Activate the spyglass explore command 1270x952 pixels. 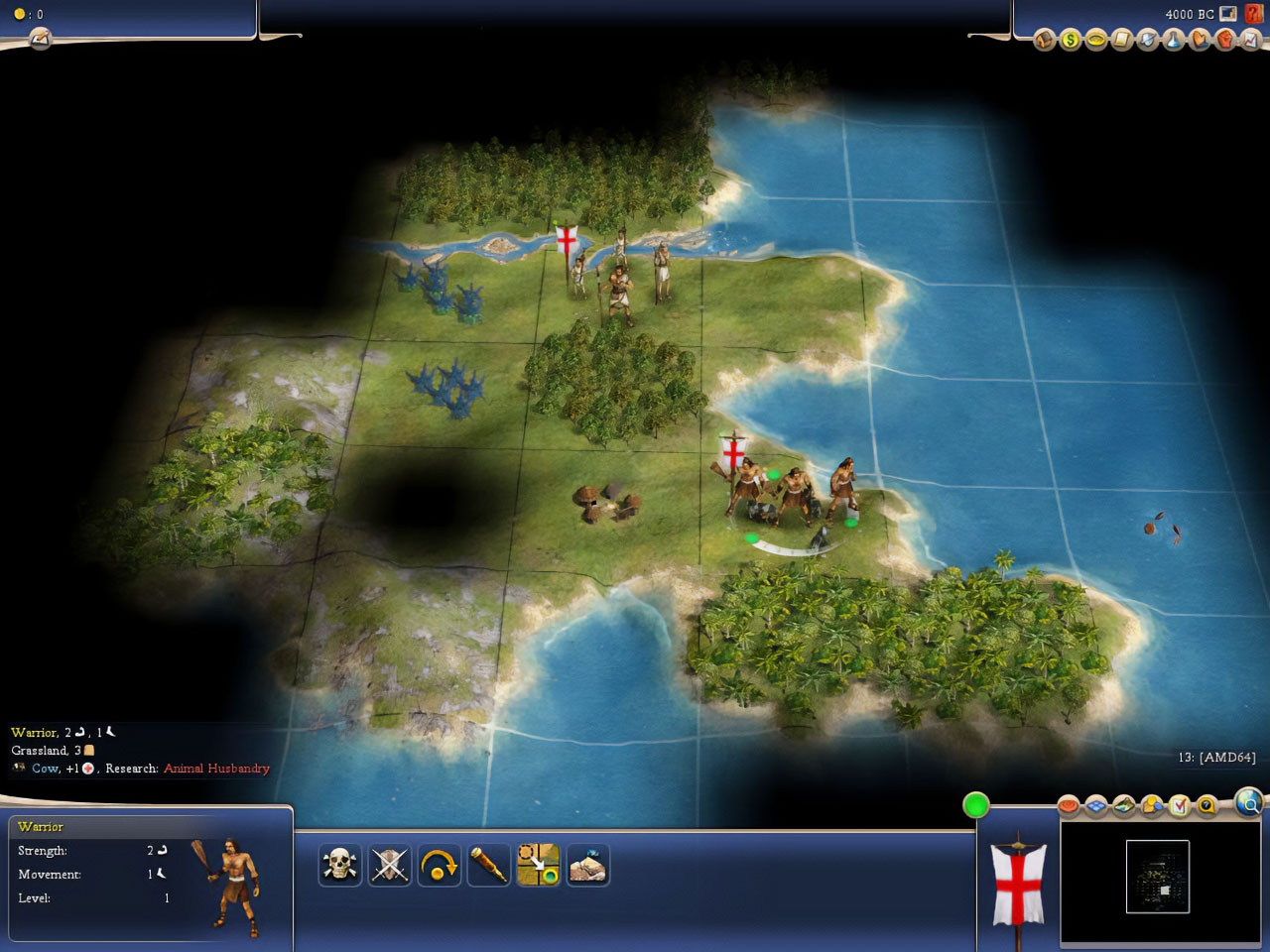[x=488, y=865]
